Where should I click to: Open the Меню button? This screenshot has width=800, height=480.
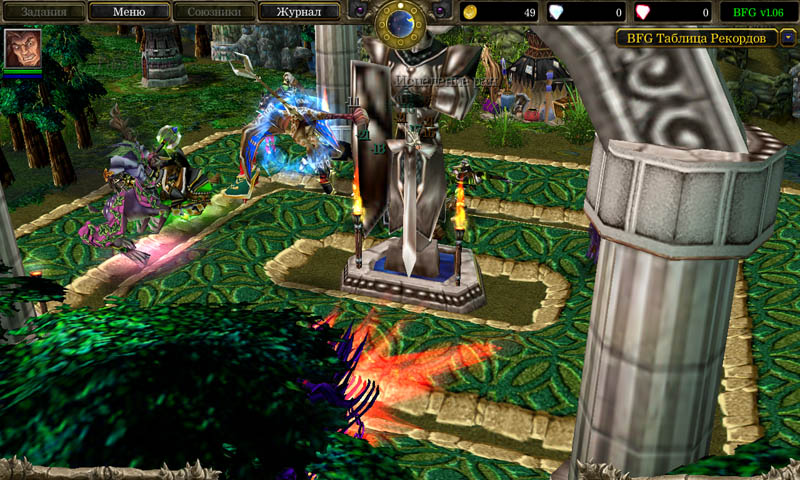click(x=127, y=12)
